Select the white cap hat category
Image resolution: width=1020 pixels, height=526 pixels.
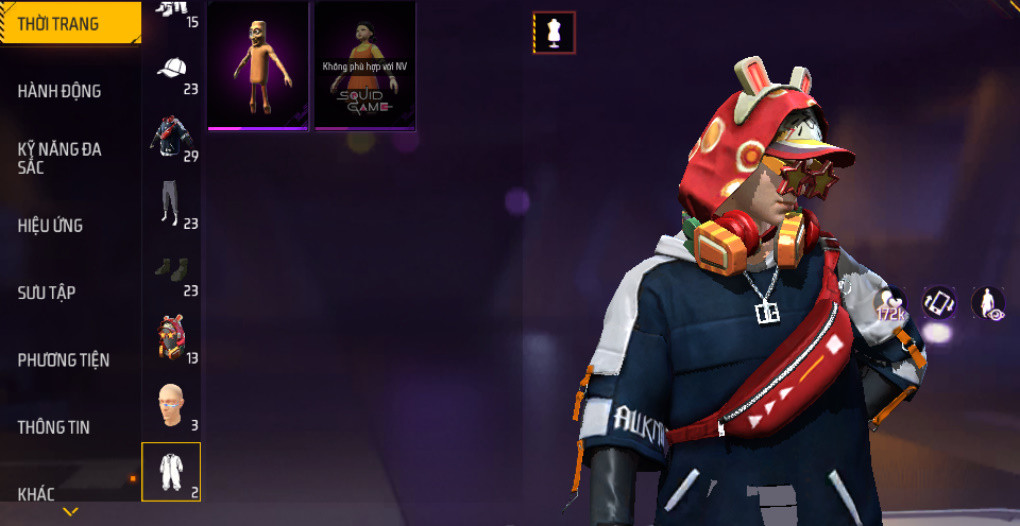(x=172, y=70)
